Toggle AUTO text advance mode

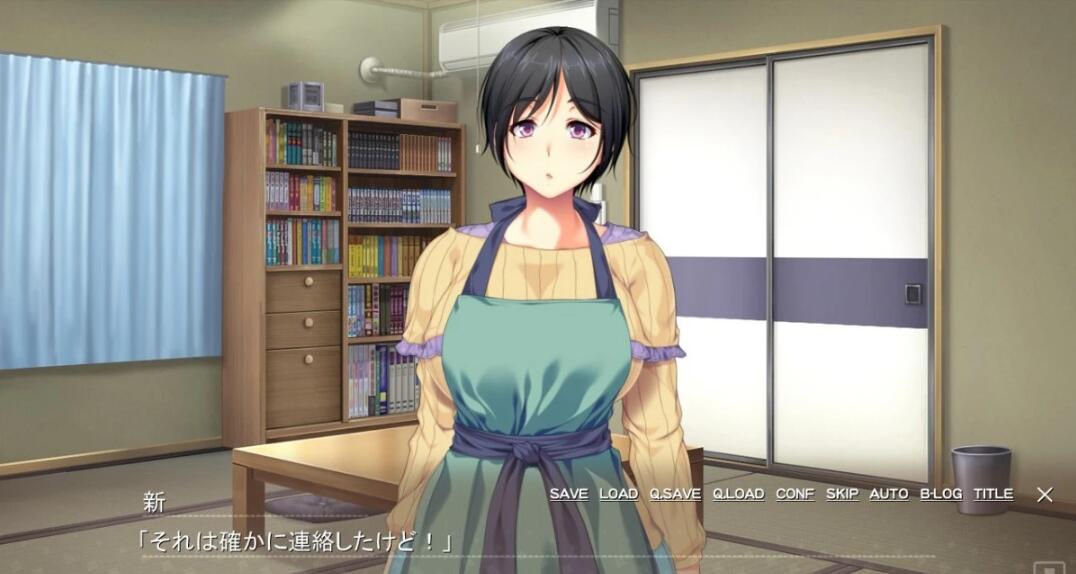pos(888,494)
